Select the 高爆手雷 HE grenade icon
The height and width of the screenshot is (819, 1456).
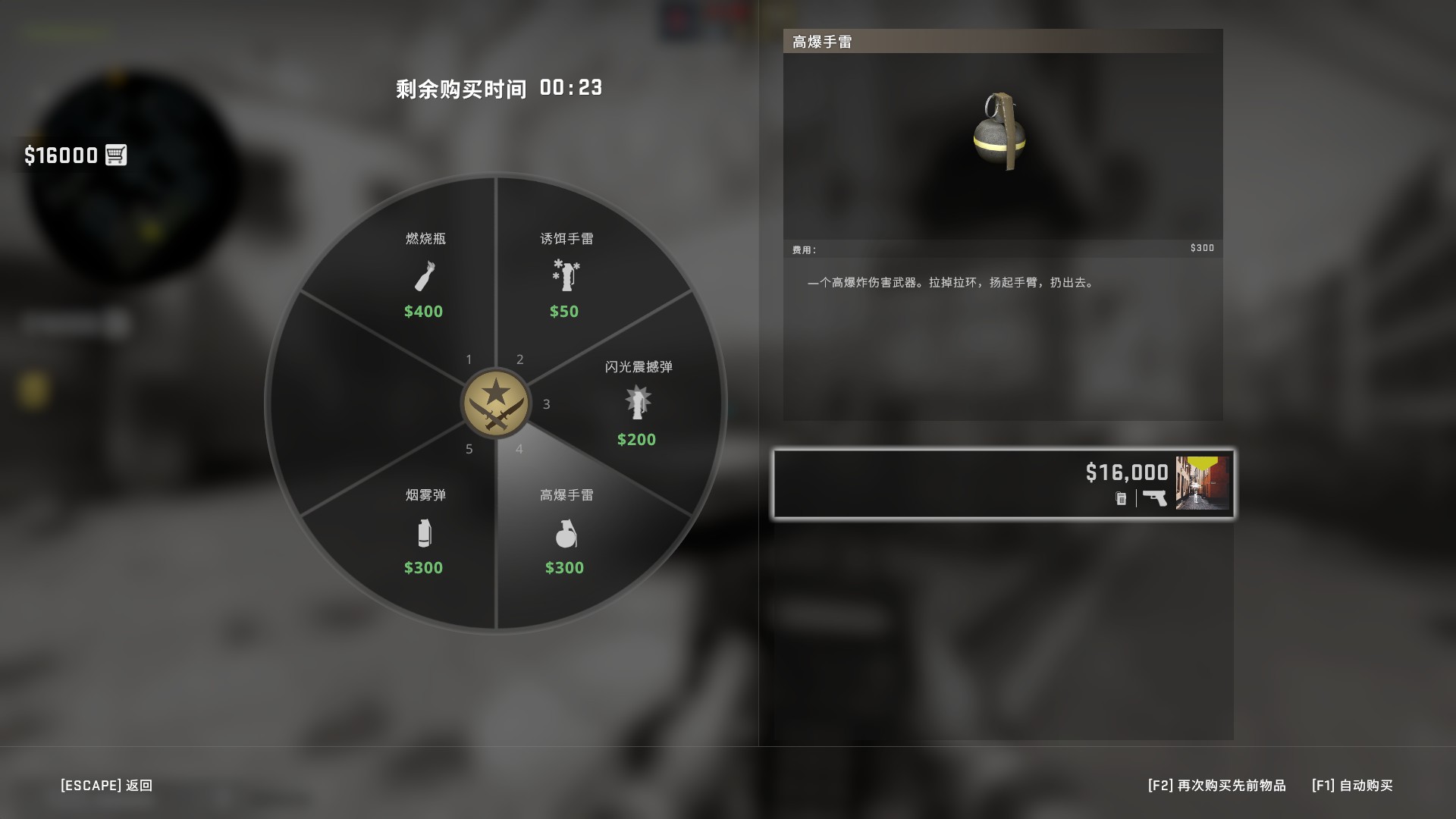565,534
